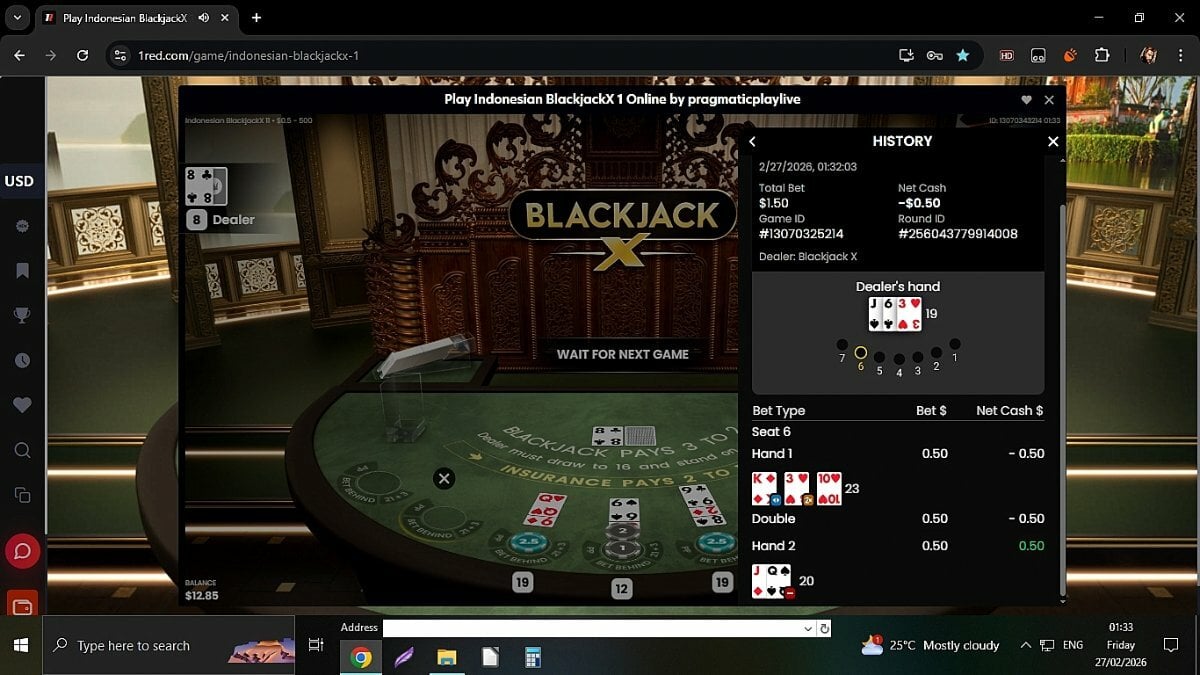
Task: Close the Indonesian BlackjackX game window
Action: tap(1049, 100)
